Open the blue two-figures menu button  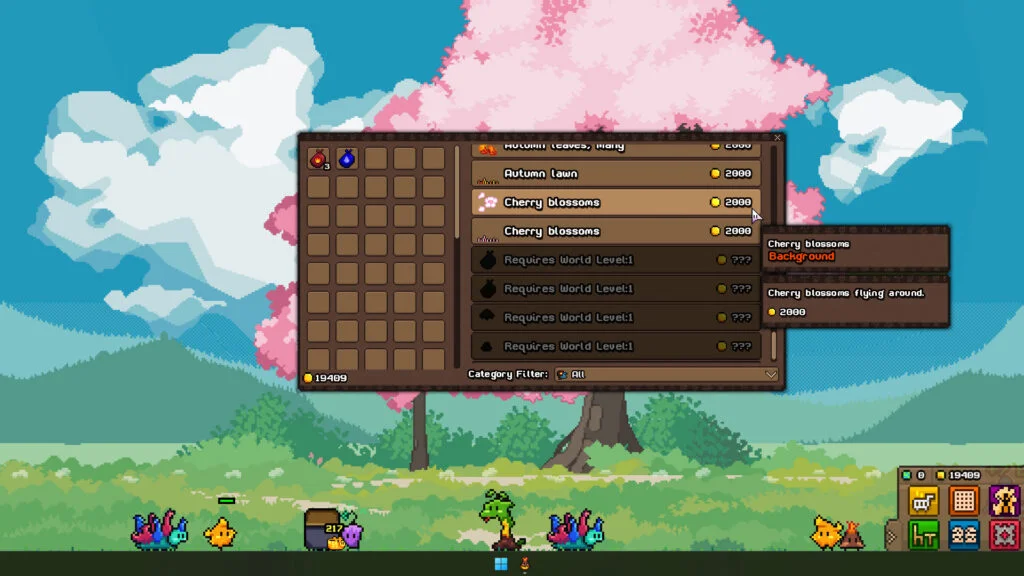click(x=964, y=535)
